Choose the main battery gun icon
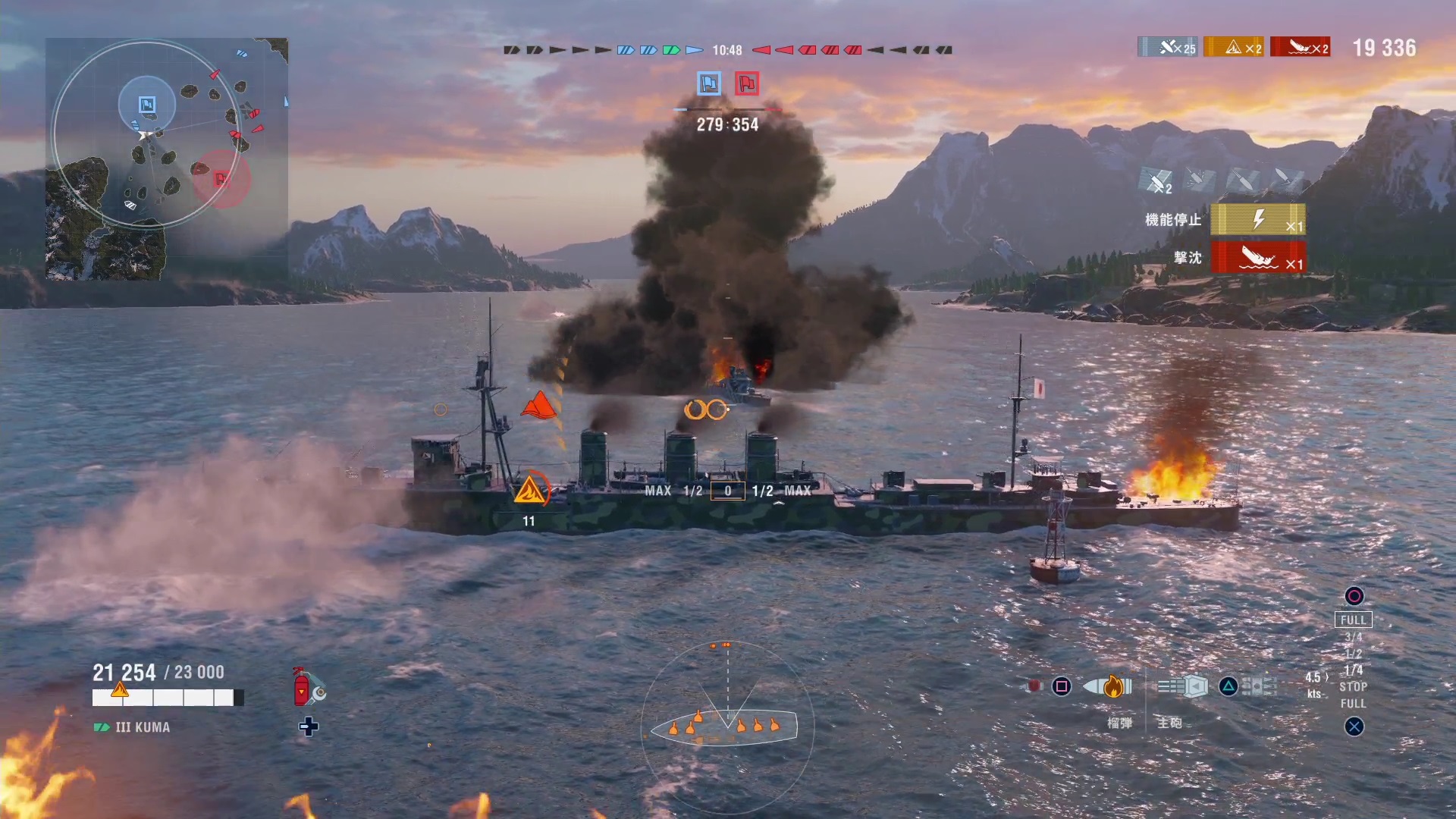The width and height of the screenshot is (1456, 819). (x=1183, y=687)
